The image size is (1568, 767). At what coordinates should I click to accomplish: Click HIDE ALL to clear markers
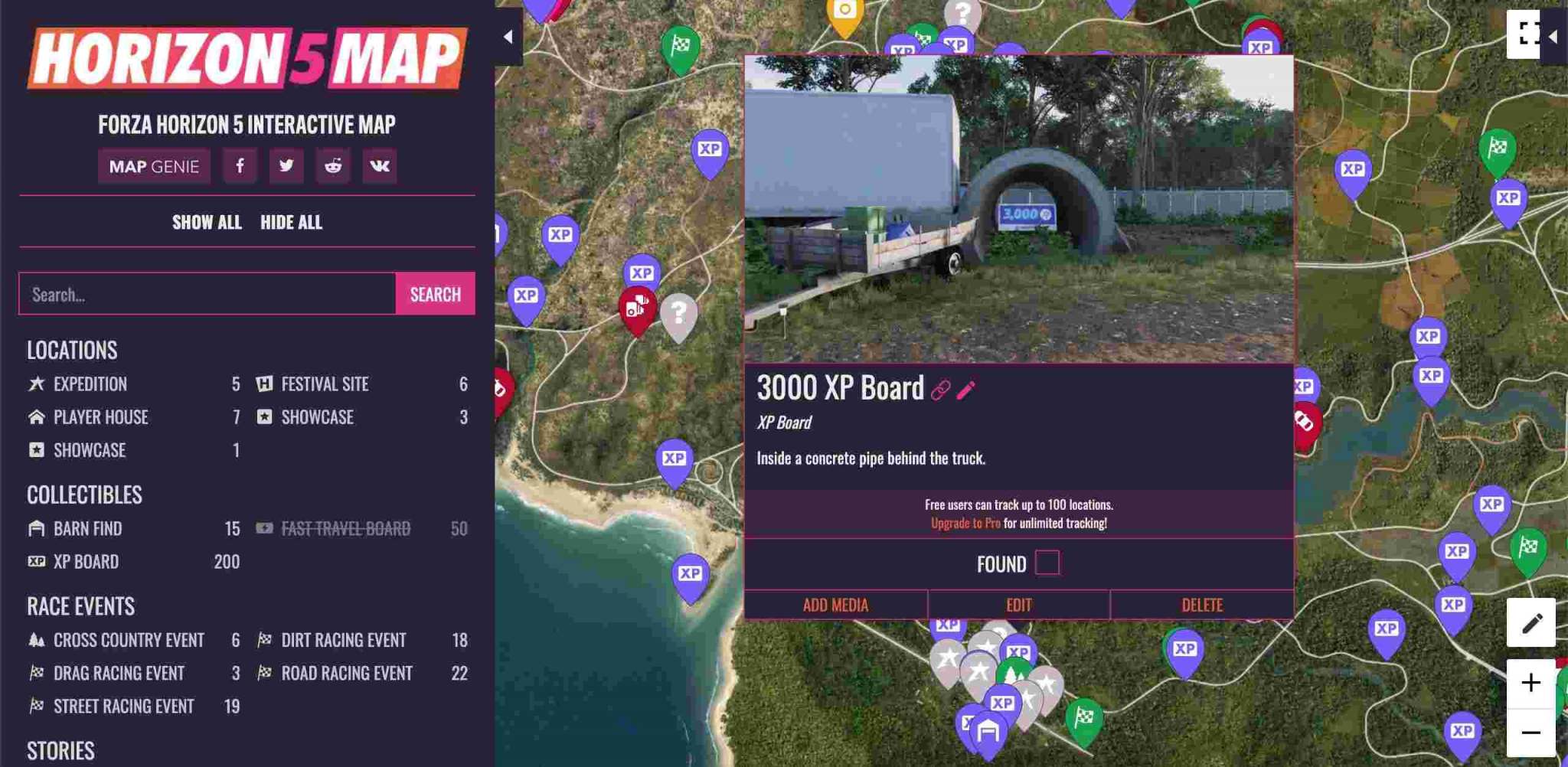[x=291, y=223]
